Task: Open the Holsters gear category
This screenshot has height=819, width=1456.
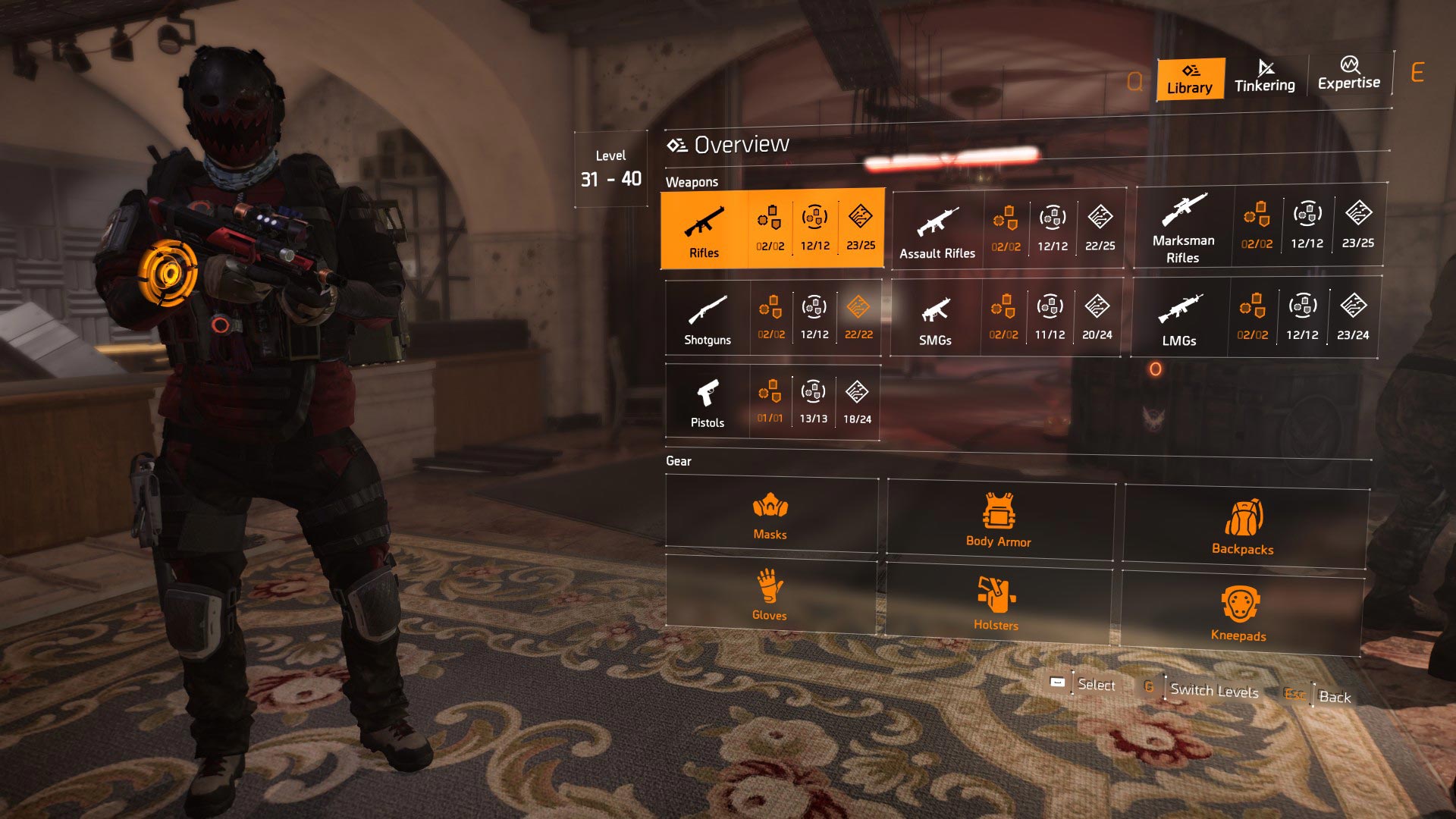Action: 996,604
